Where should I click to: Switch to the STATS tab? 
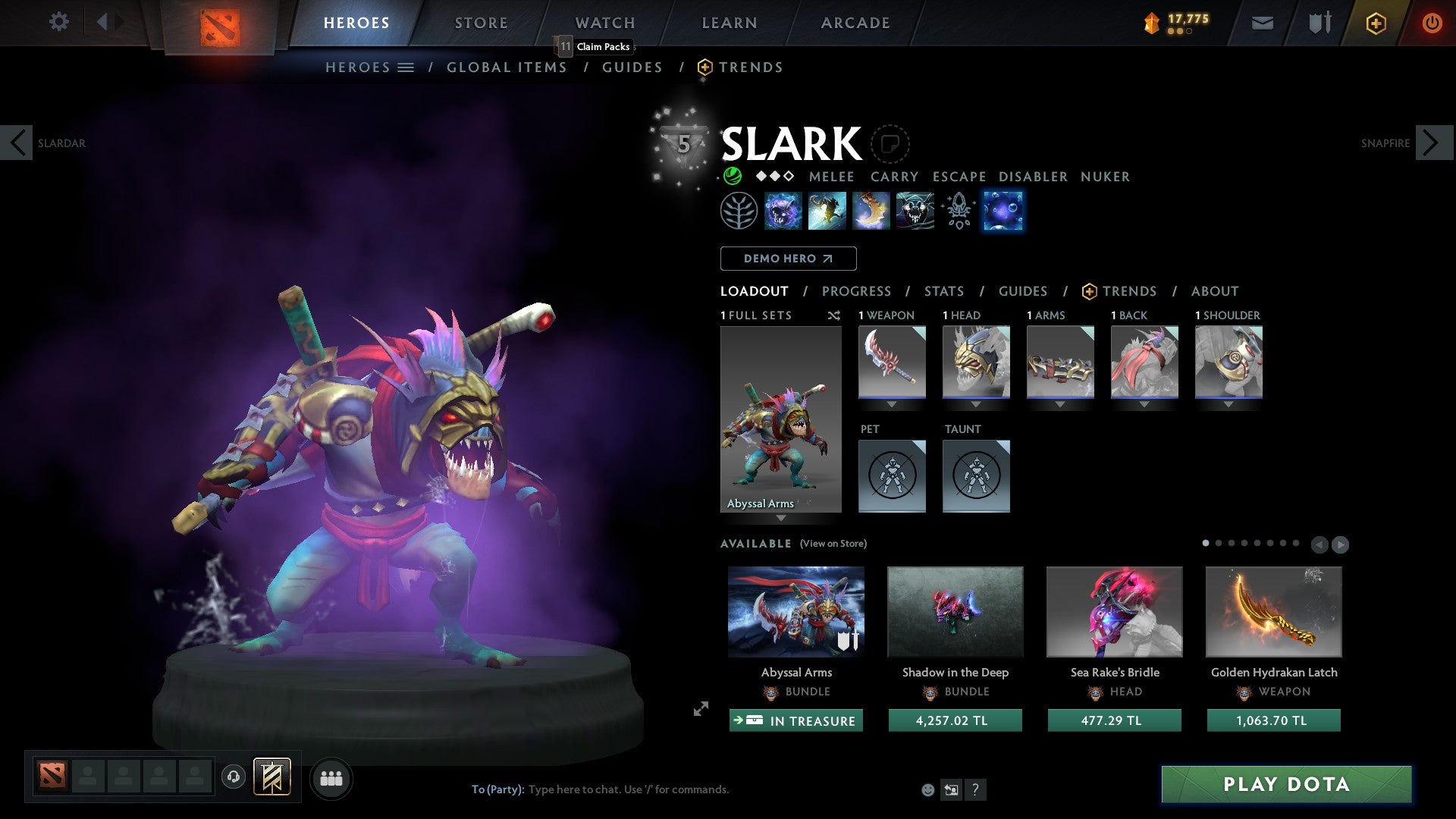(x=943, y=291)
